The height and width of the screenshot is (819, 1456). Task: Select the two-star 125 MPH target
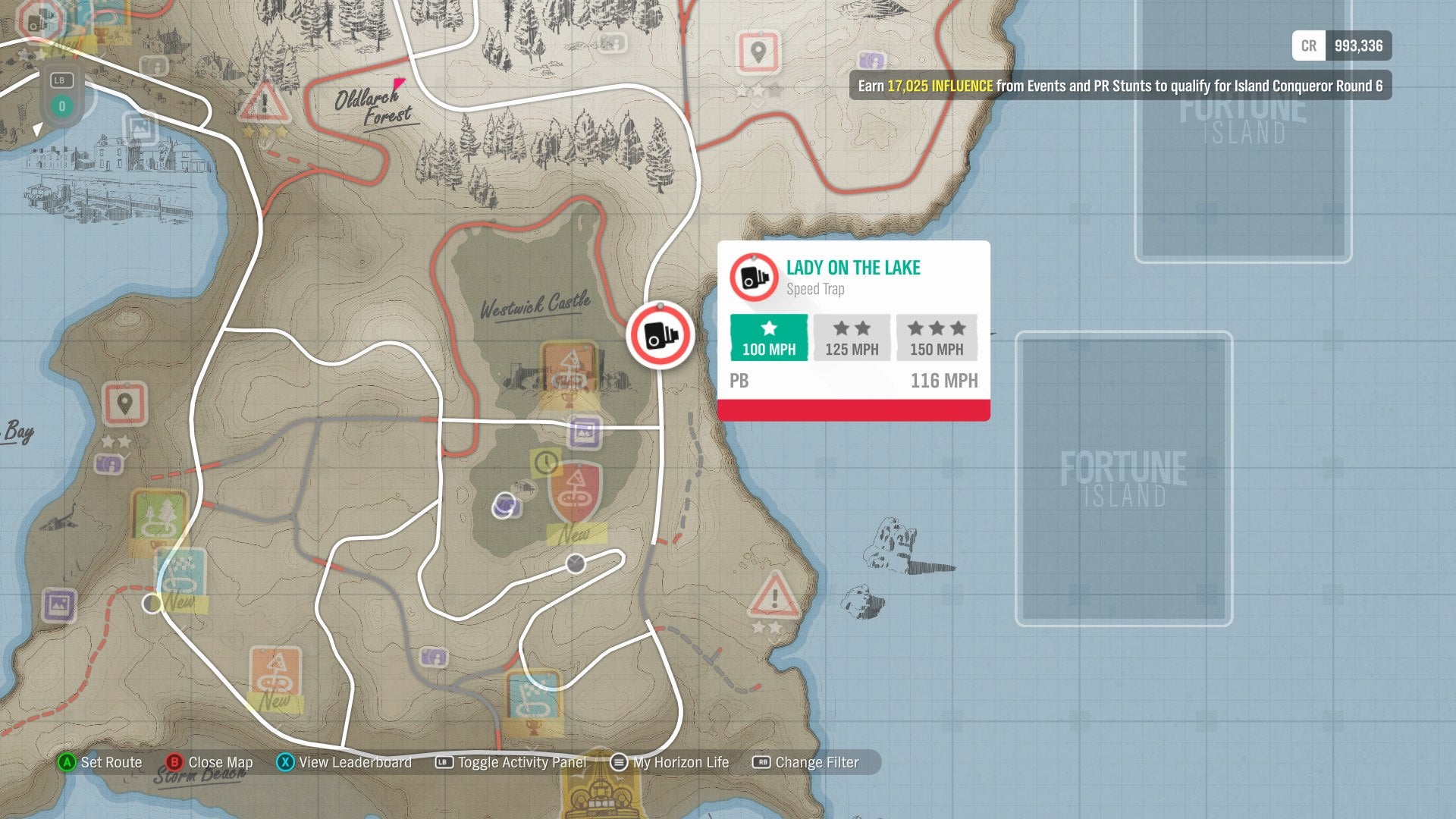tap(851, 338)
